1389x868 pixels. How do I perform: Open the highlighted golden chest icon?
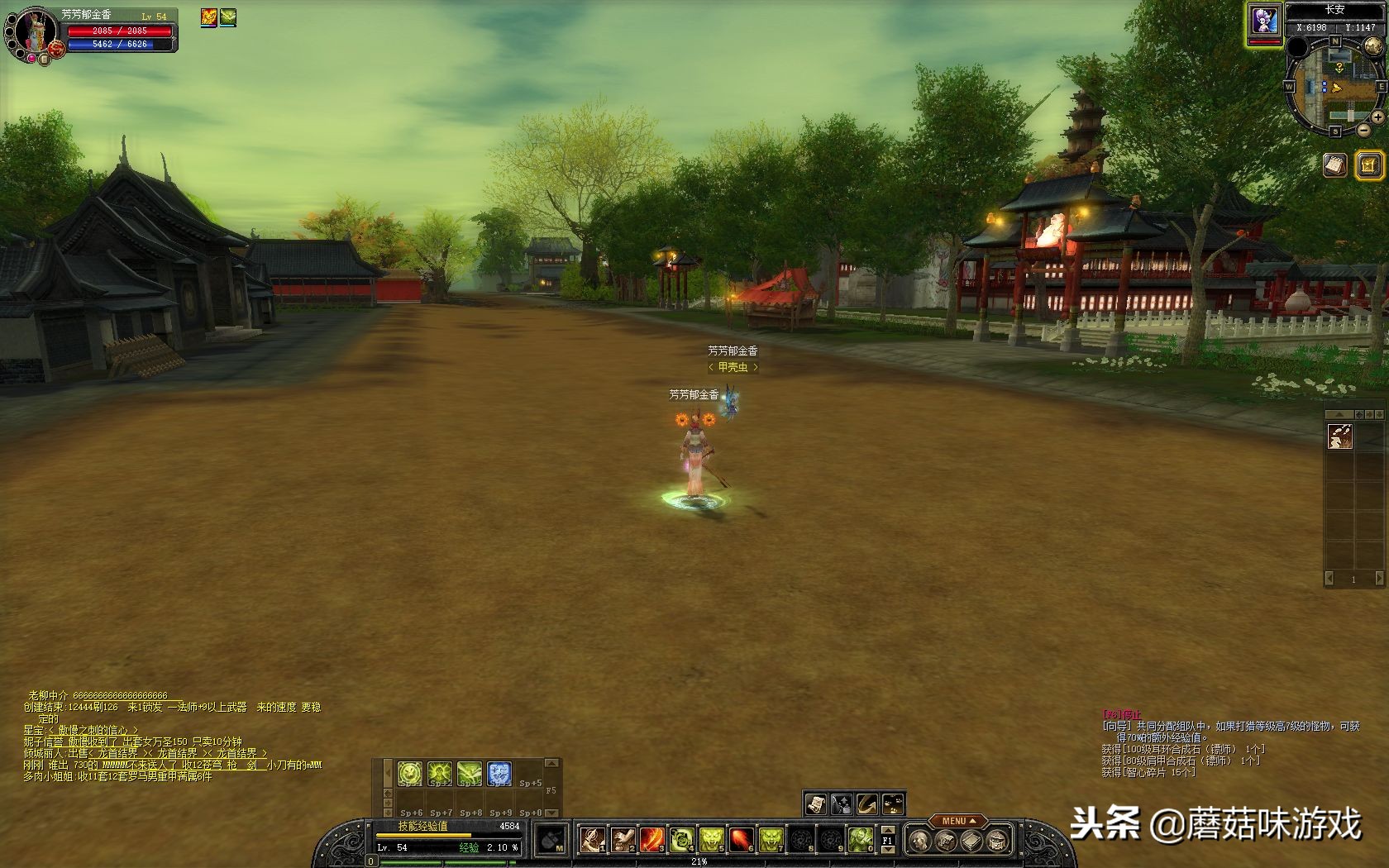[1369, 165]
